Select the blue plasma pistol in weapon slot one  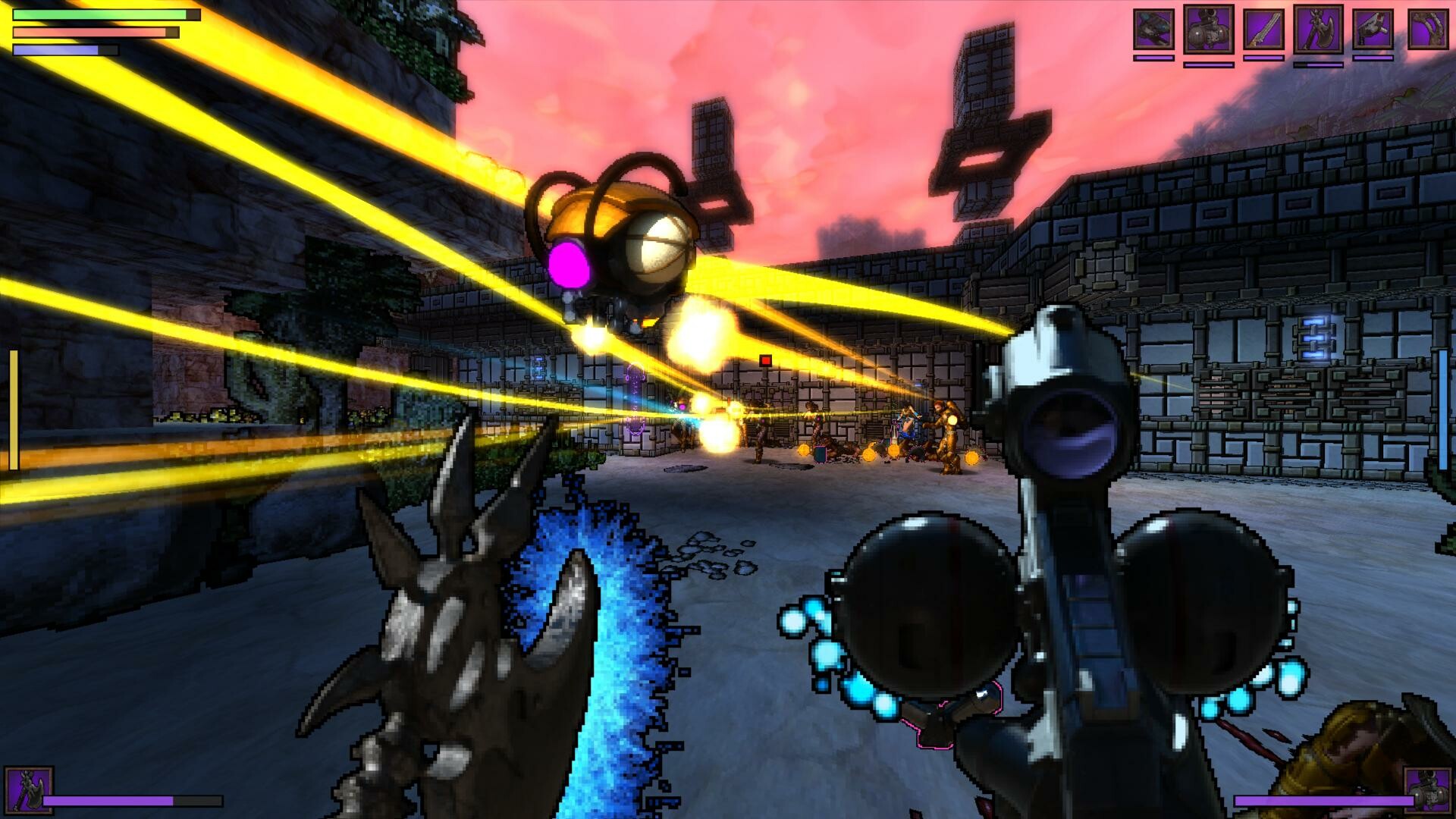tap(1152, 29)
